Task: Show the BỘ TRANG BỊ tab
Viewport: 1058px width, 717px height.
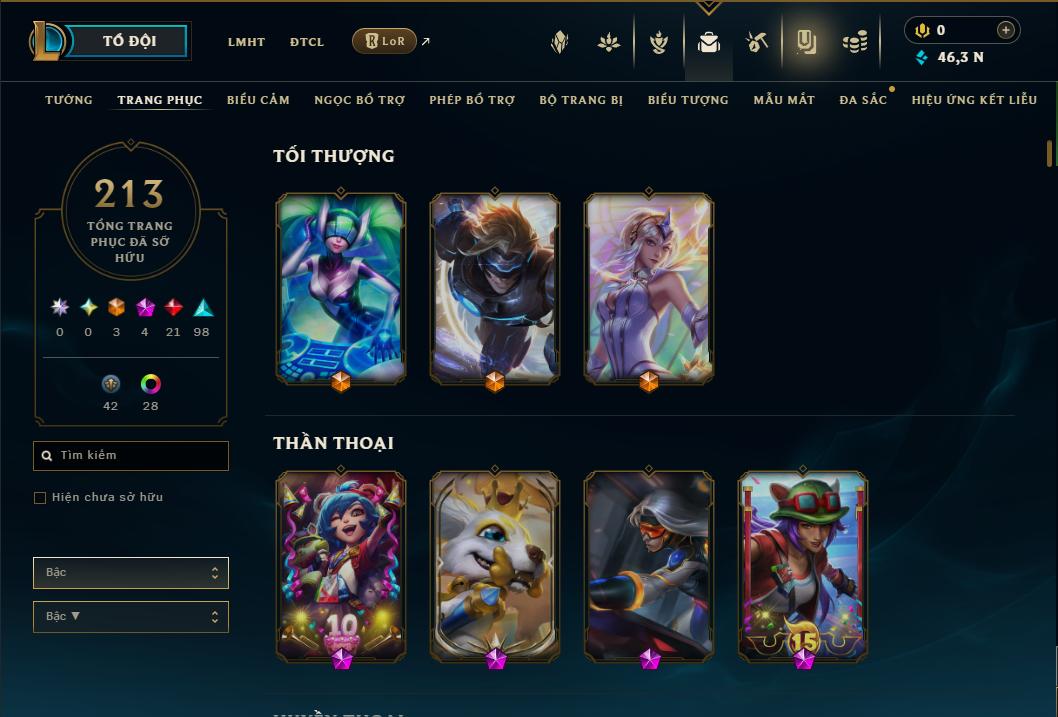Action: click(x=581, y=100)
